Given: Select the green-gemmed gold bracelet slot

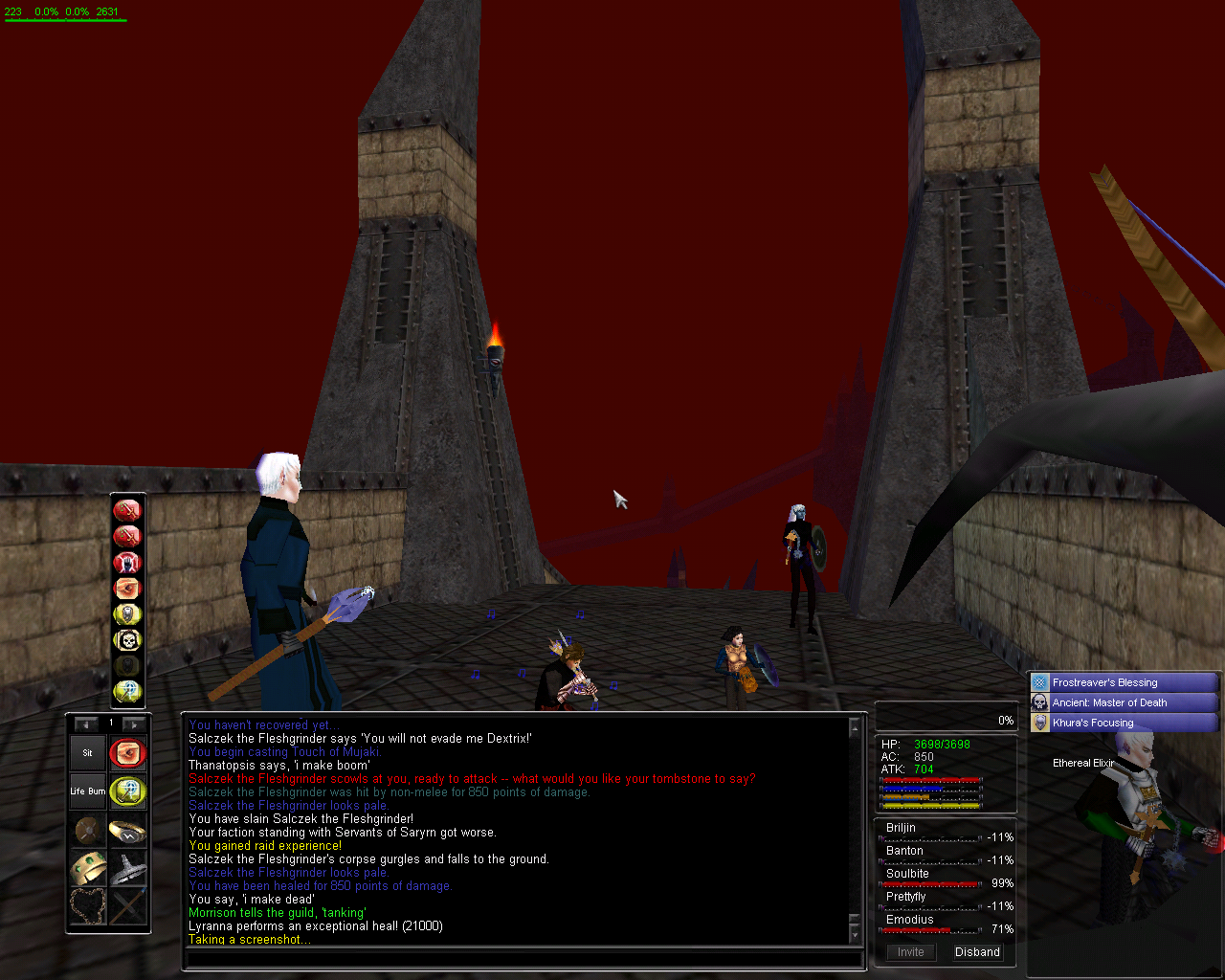Looking at the screenshot, I should pyautogui.click(x=87, y=868).
